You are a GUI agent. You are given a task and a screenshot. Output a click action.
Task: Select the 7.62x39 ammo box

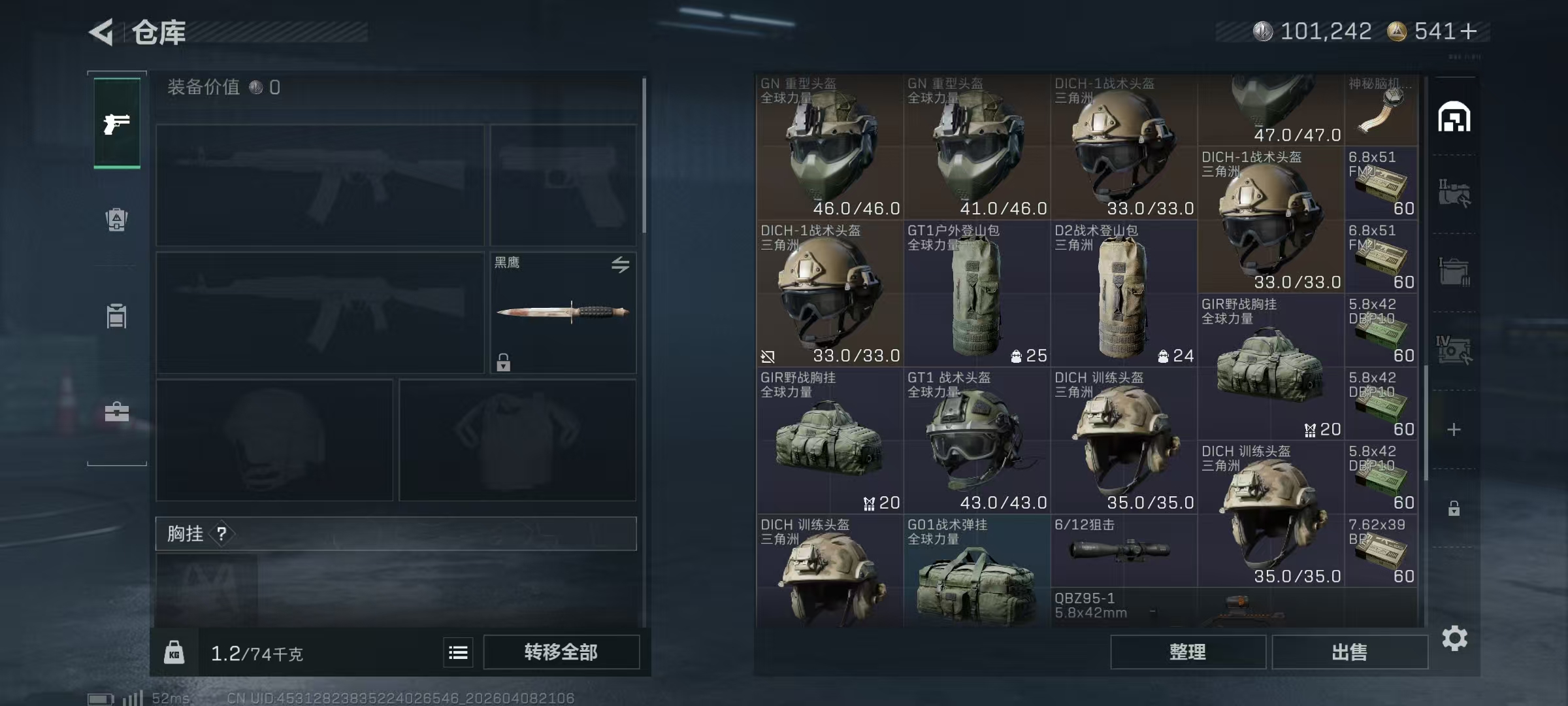tap(1381, 550)
